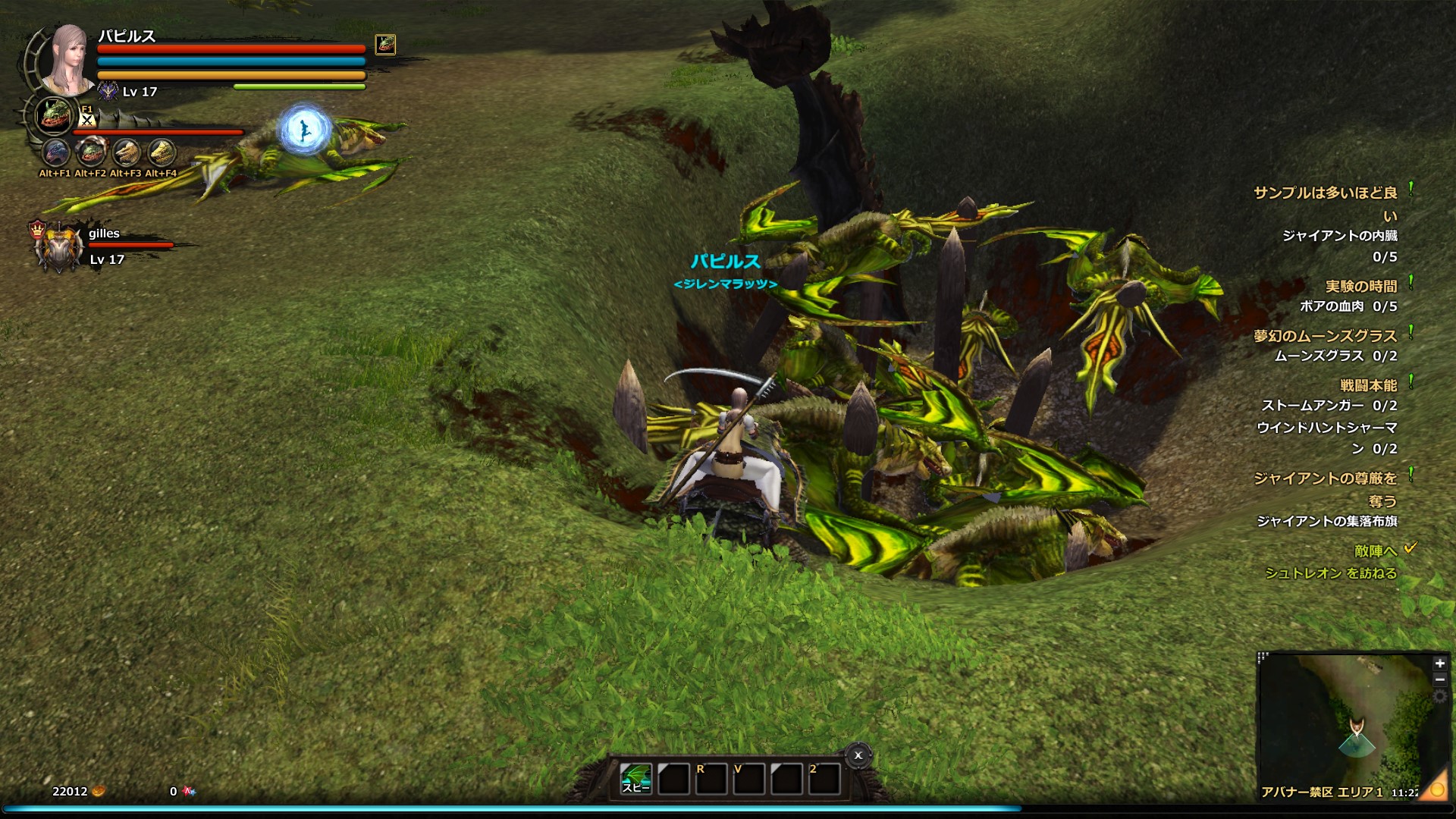Select the player portrait of パピルス
Screen dimensions: 1456x819
pyautogui.click(x=67, y=59)
